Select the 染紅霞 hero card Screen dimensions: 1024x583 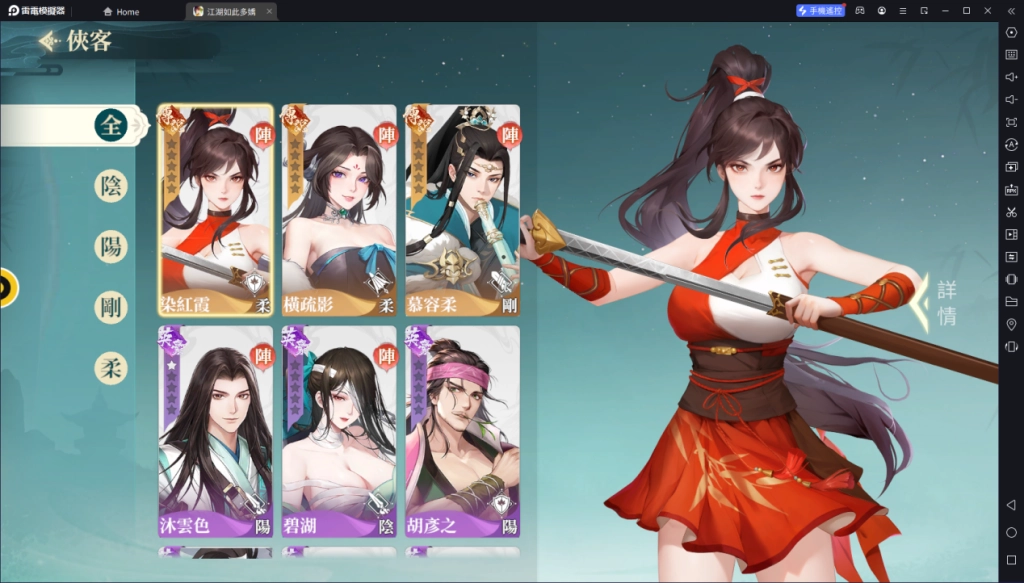point(215,211)
